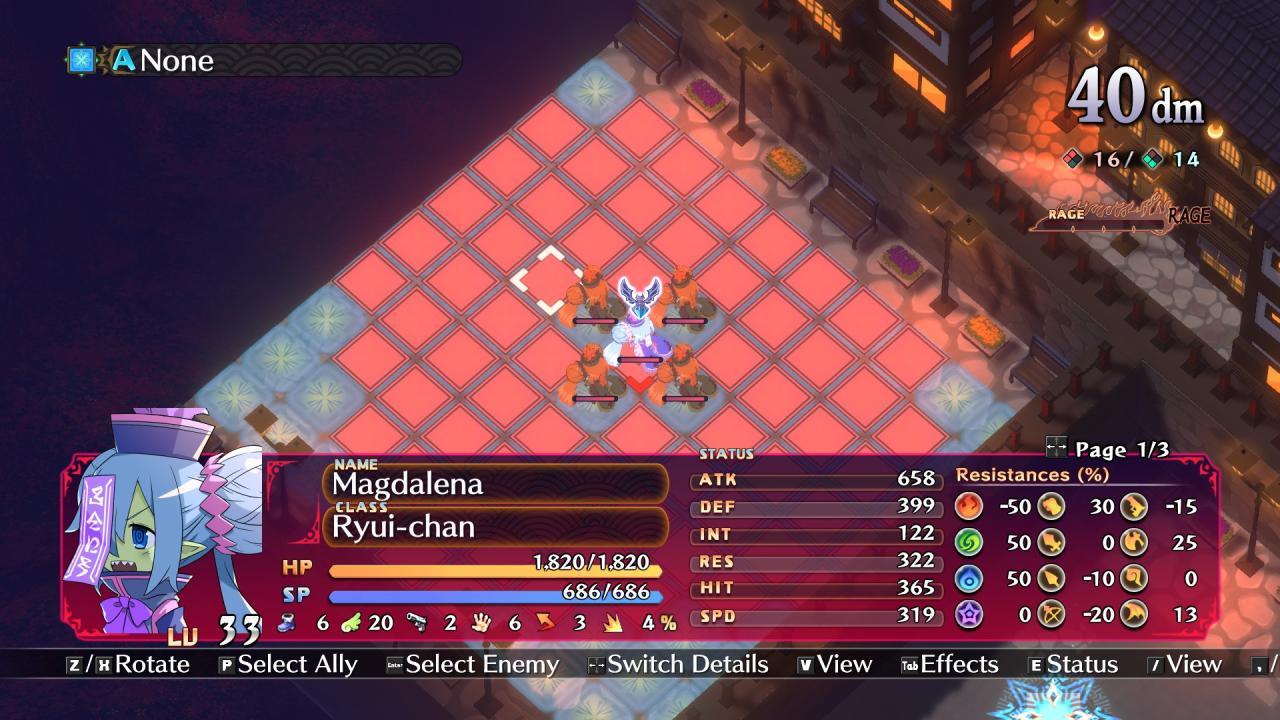Choose the Select Enemy command
The width and height of the screenshot is (1280, 720).
(x=473, y=665)
